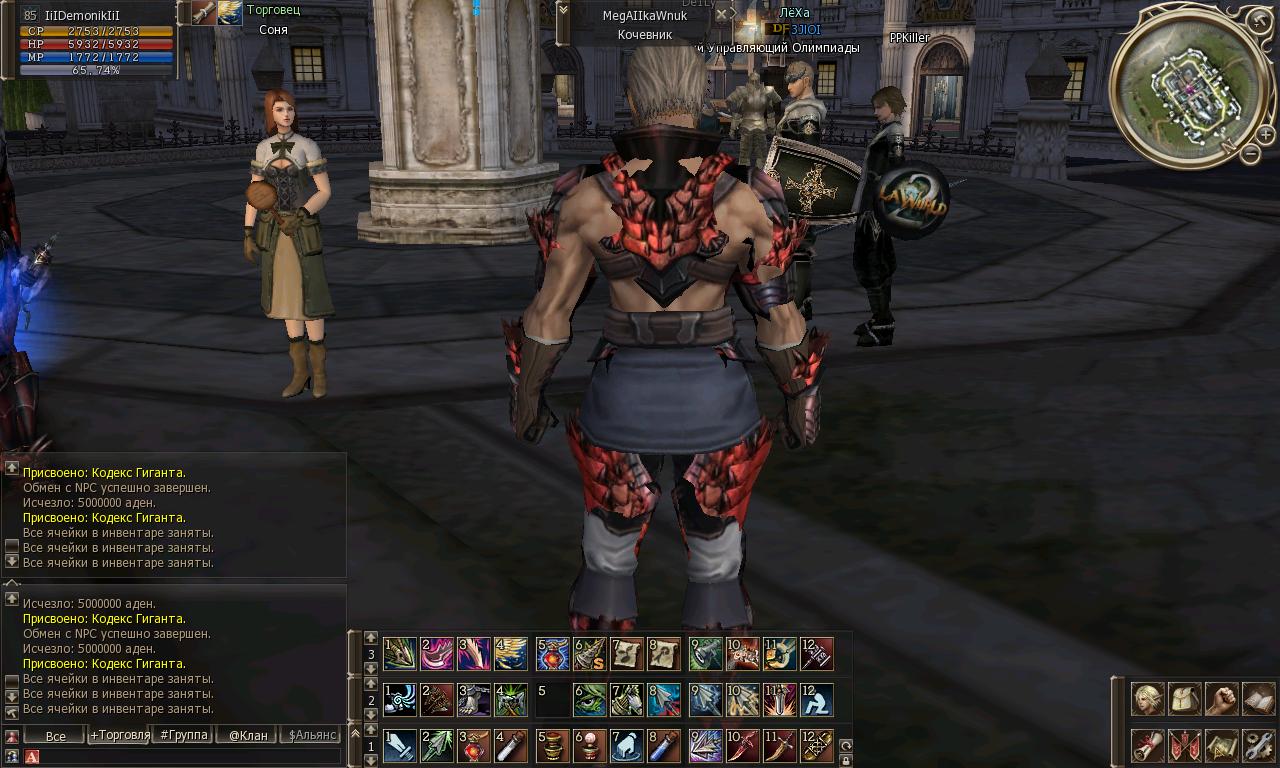
Task: Open the character status elf portrait icon
Action: [1148, 699]
